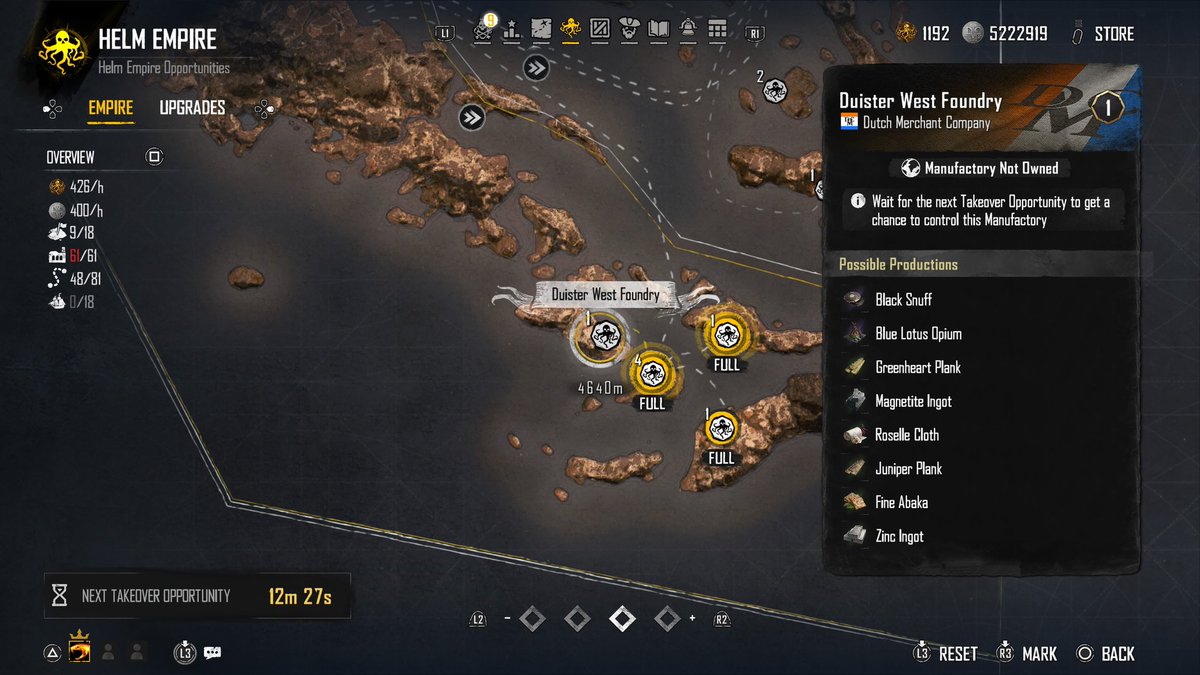This screenshot has height=675, width=1200.
Task: Select the Empire tab
Action: 110,108
